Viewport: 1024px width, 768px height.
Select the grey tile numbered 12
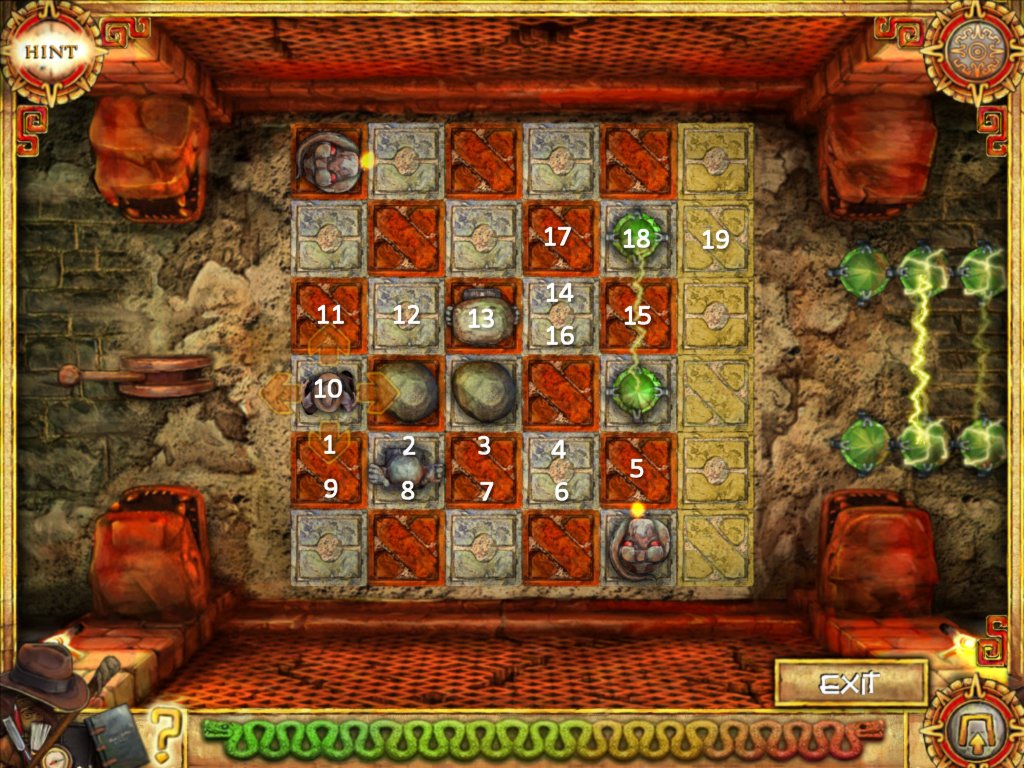[x=406, y=316]
